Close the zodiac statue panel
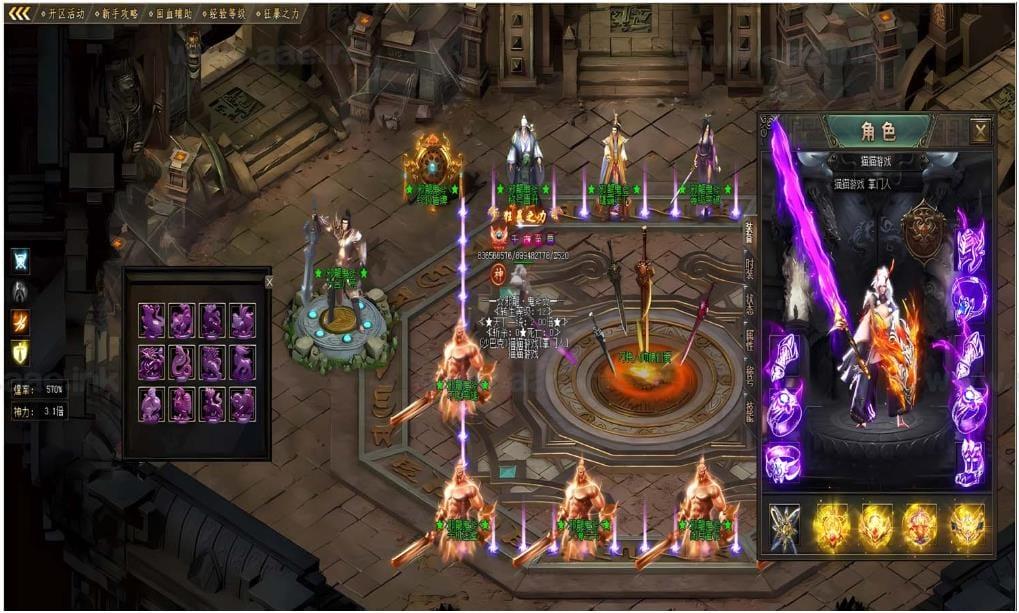The height and width of the screenshot is (613, 1019). pos(268,282)
